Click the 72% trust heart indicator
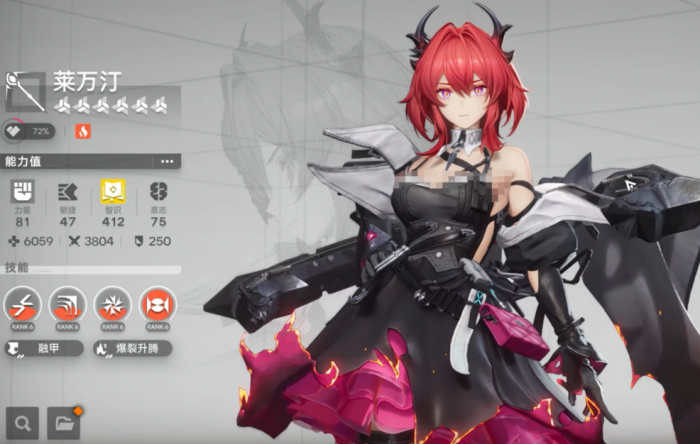 [30, 132]
